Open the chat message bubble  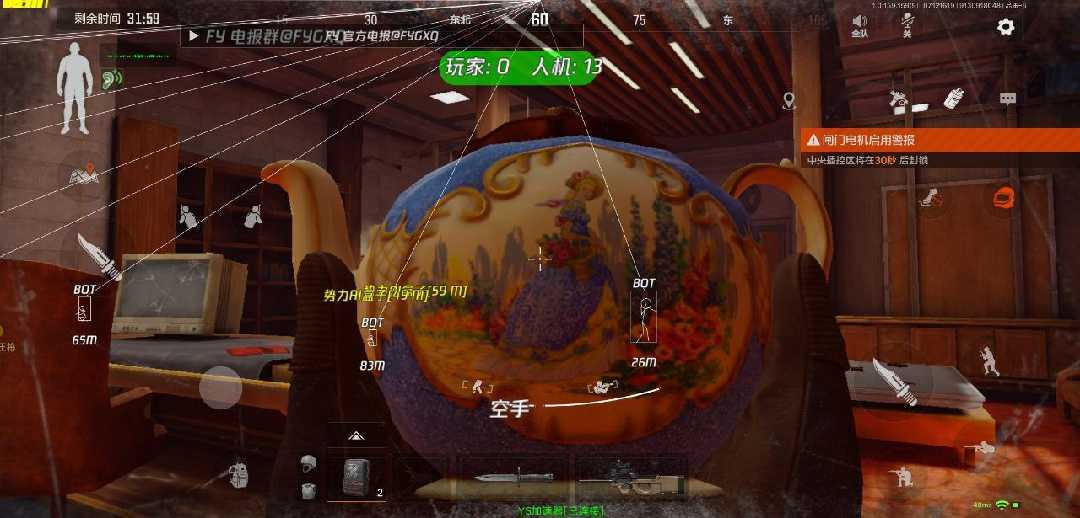coord(1008,99)
